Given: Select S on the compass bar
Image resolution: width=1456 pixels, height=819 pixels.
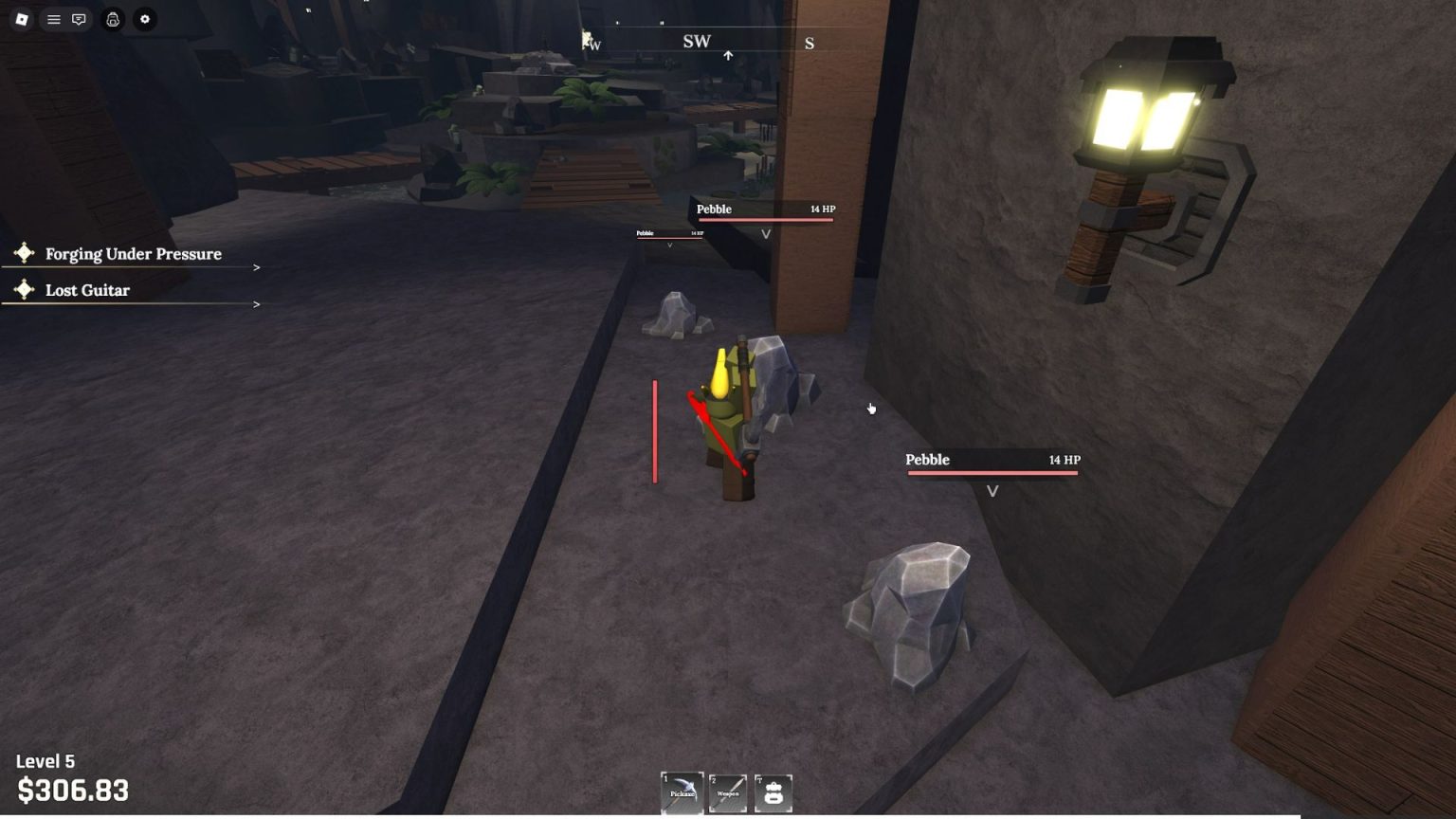Looking at the screenshot, I should point(809,43).
